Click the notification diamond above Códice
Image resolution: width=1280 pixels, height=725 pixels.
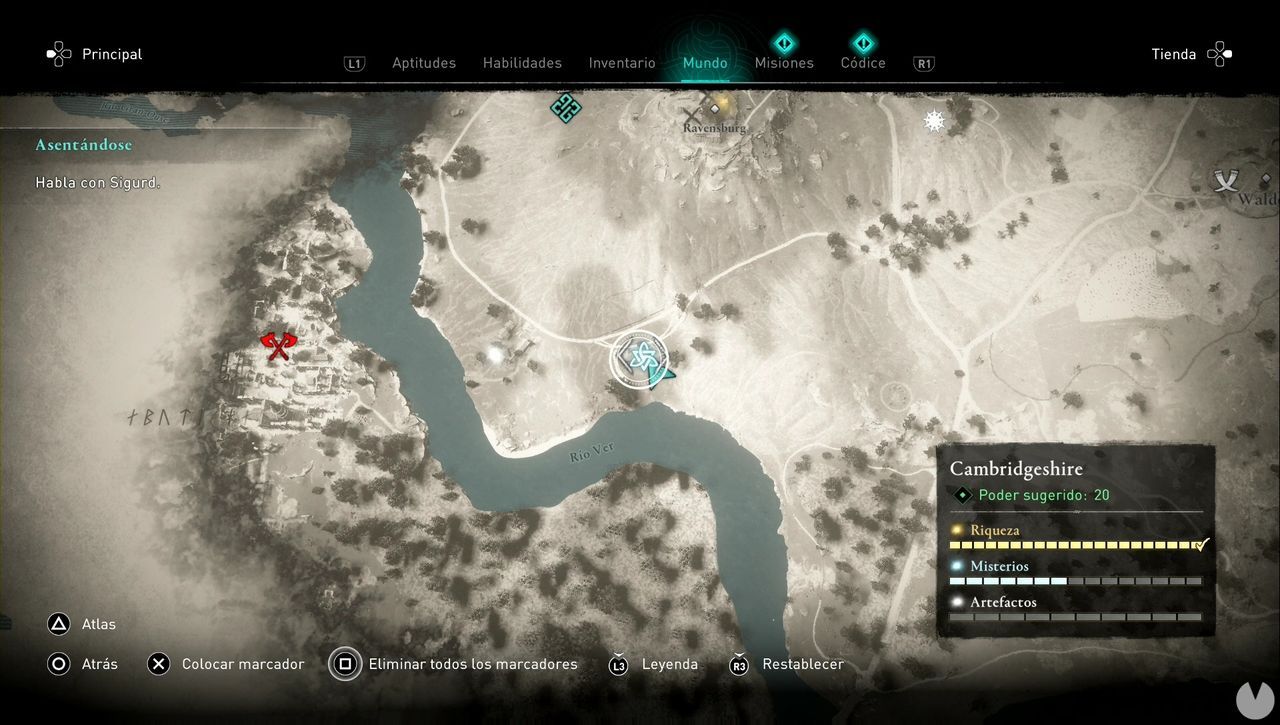pyautogui.click(x=862, y=42)
